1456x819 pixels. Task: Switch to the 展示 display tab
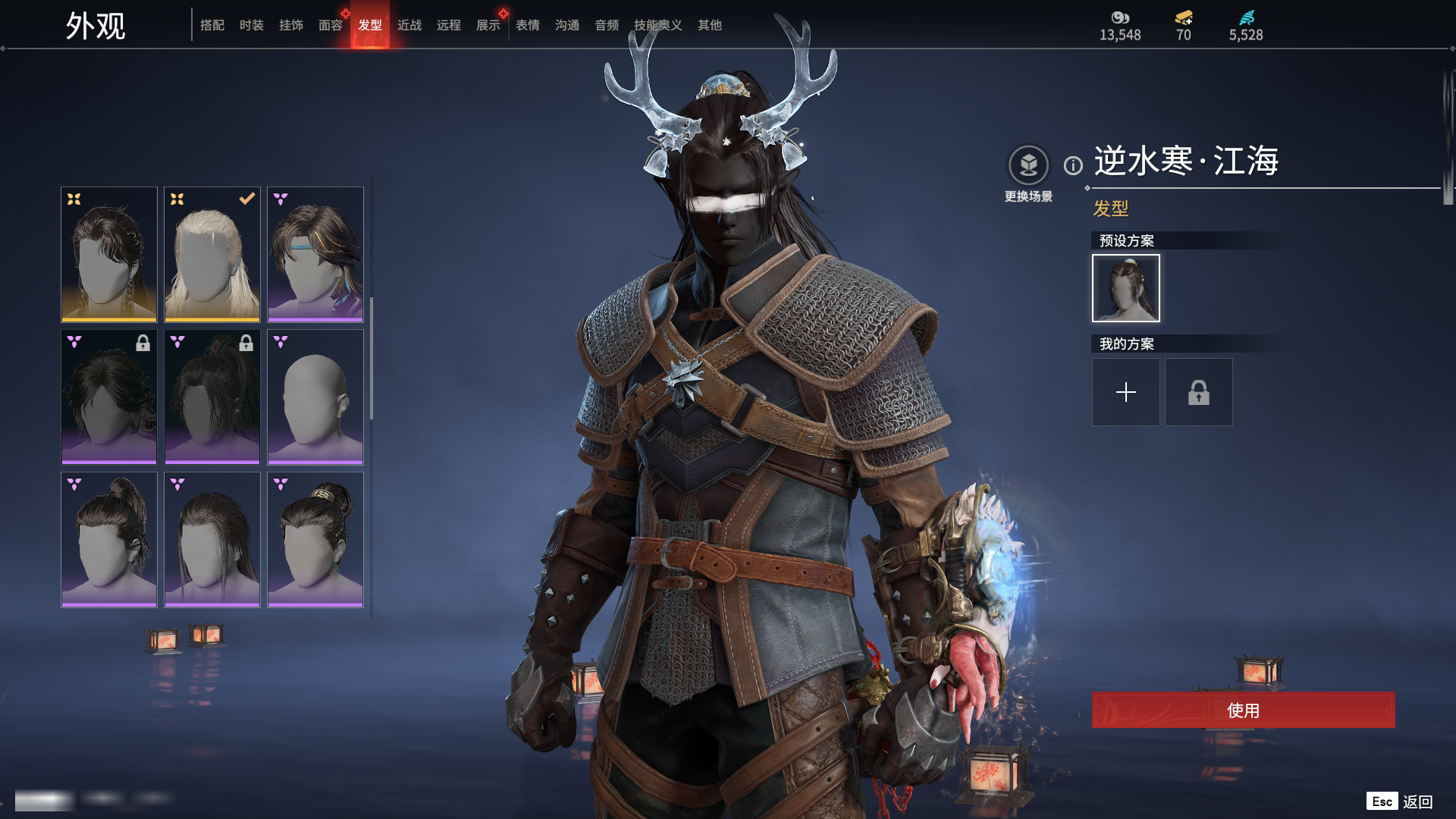(488, 25)
